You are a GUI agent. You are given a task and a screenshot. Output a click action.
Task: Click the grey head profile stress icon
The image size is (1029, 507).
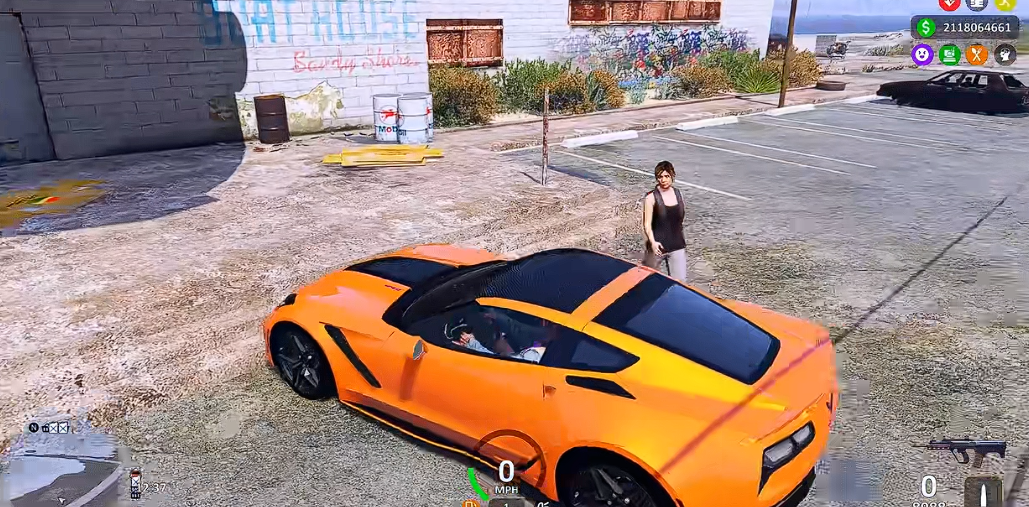(1005, 55)
